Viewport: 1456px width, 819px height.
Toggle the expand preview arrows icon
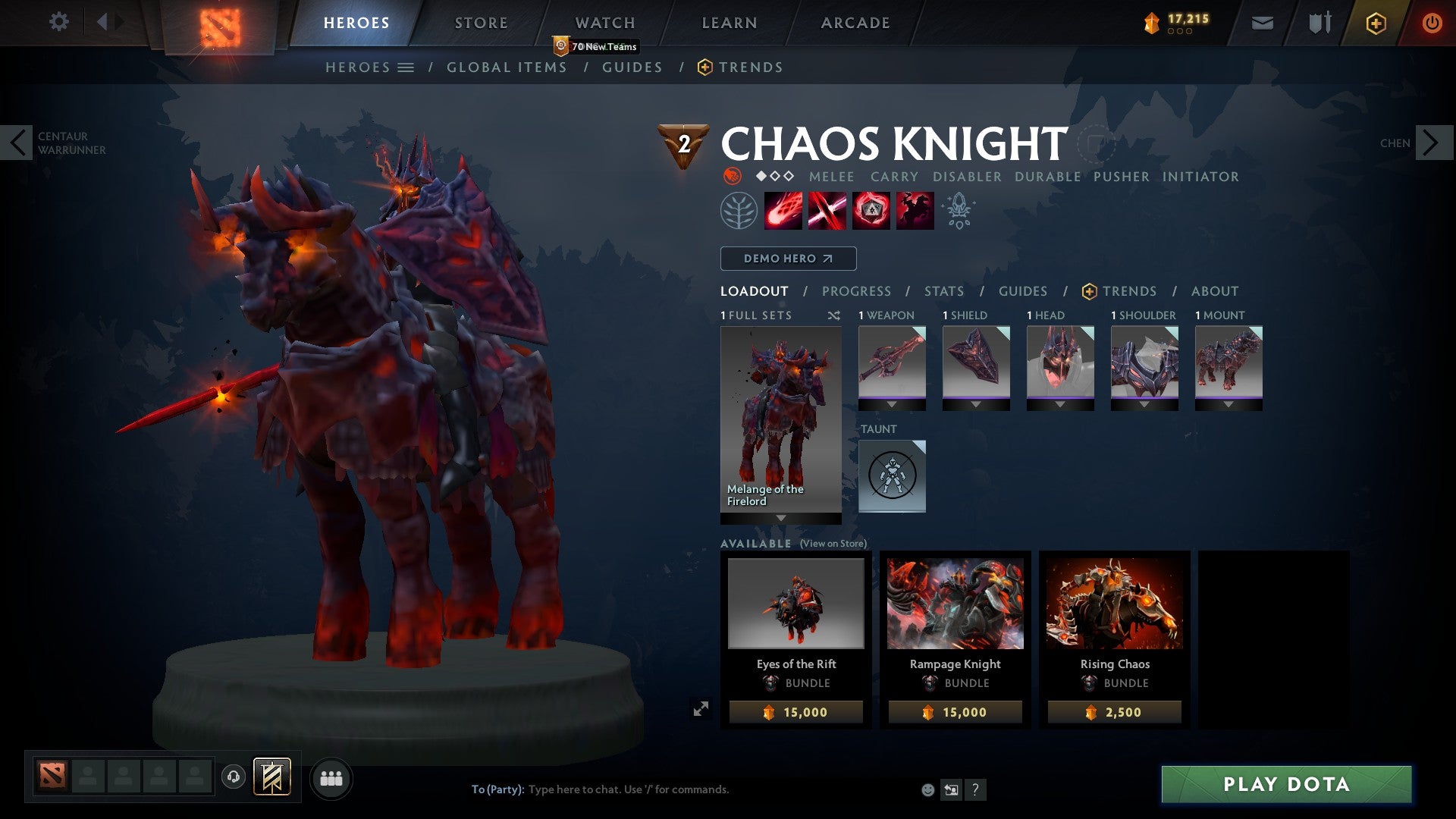pyautogui.click(x=701, y=708)
